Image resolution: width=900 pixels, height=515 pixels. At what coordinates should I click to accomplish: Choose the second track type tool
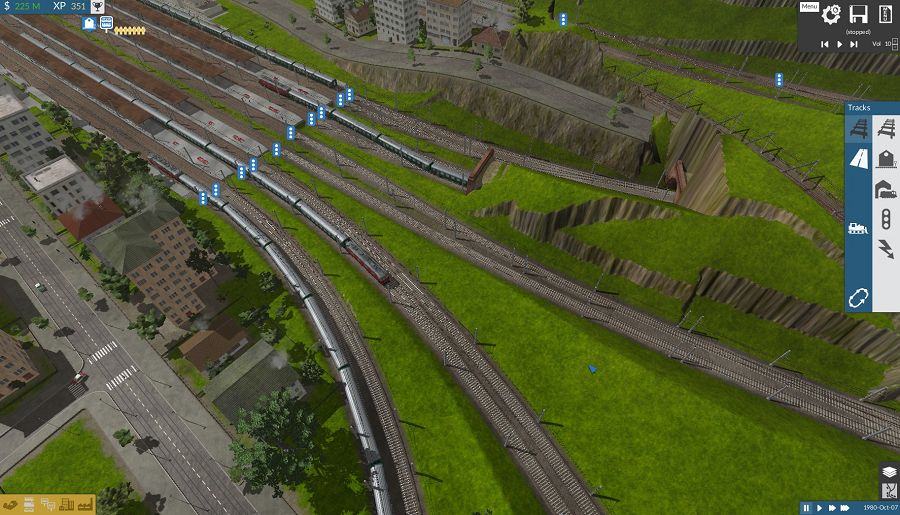click(886, 128)
